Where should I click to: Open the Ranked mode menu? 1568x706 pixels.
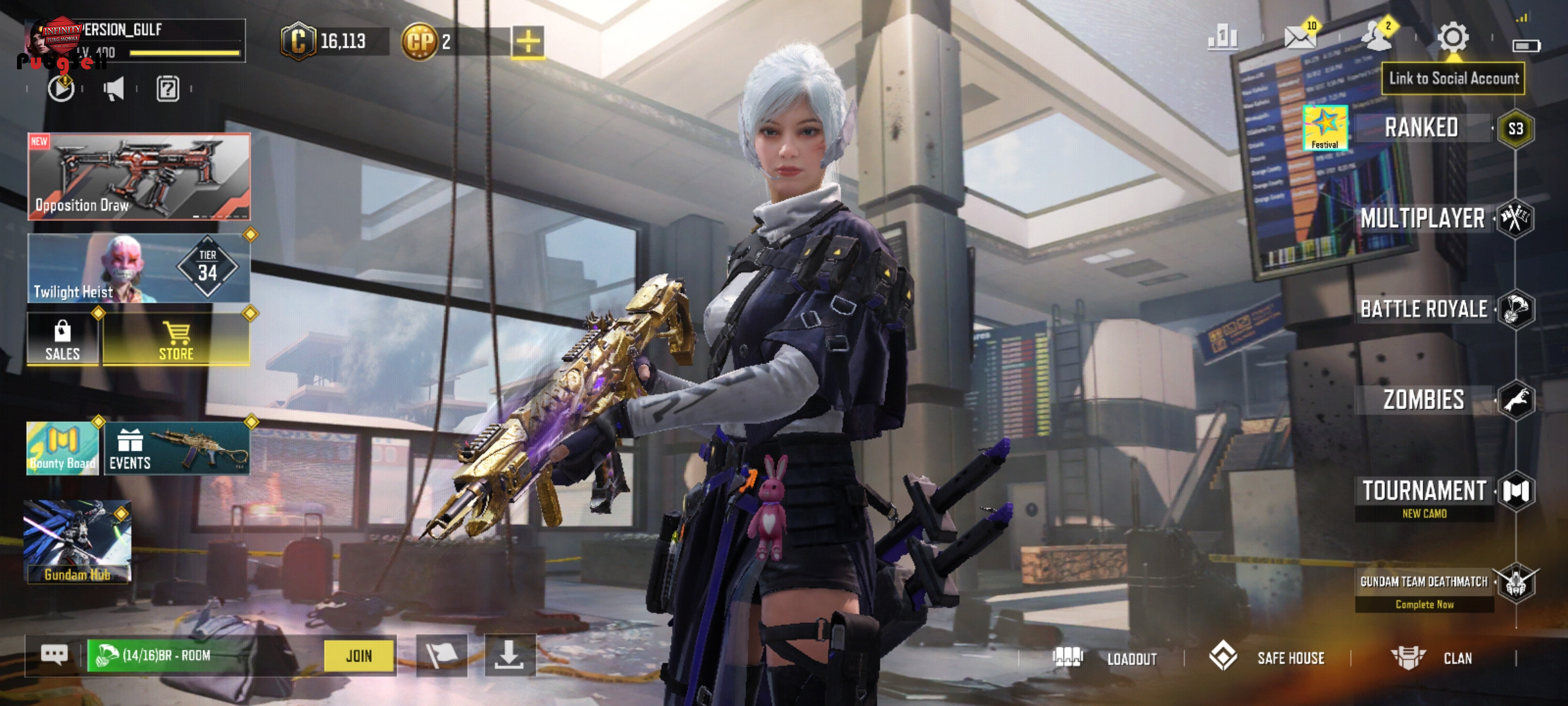coord(1422,128)
